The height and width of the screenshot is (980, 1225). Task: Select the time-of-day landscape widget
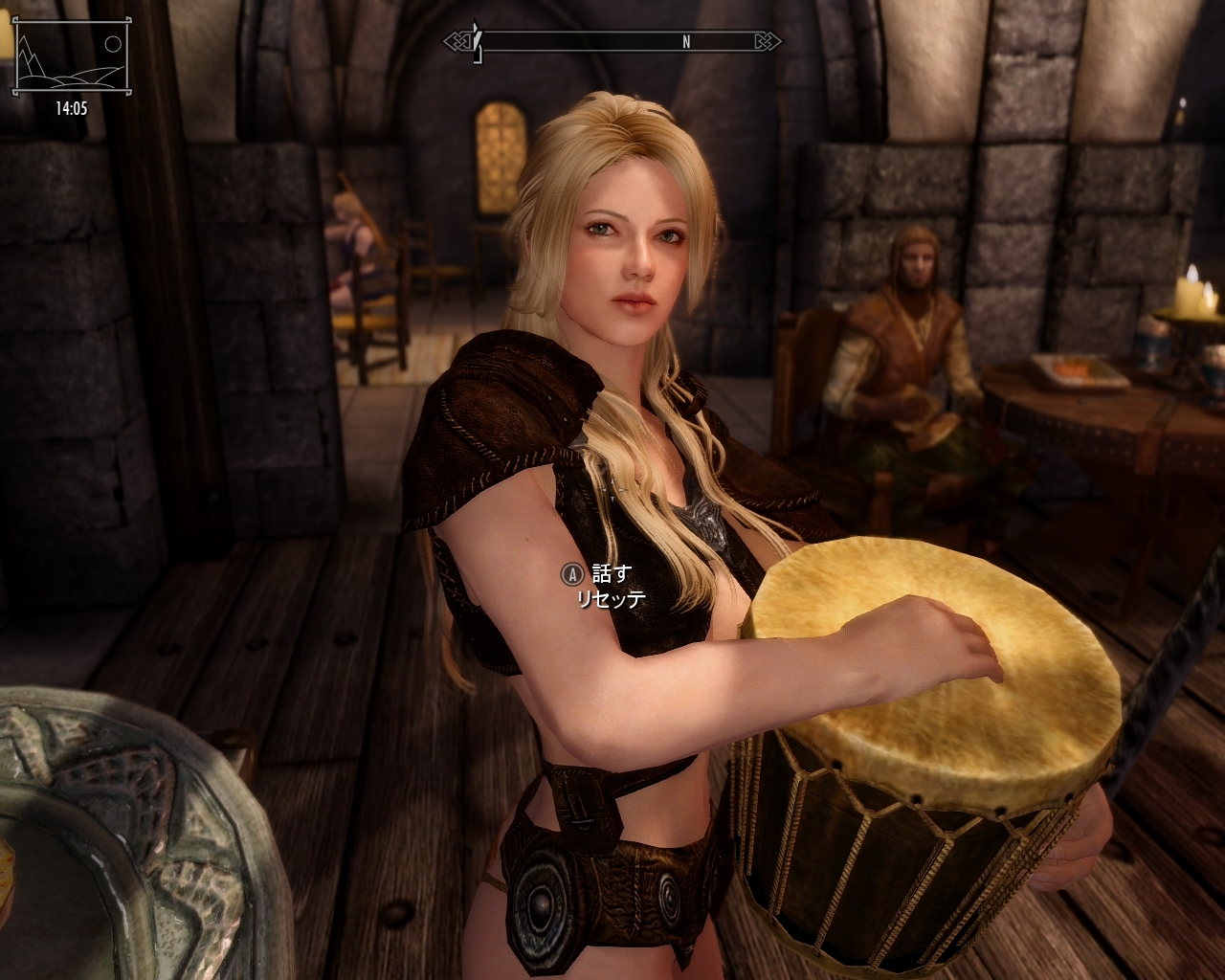[70, 59]
